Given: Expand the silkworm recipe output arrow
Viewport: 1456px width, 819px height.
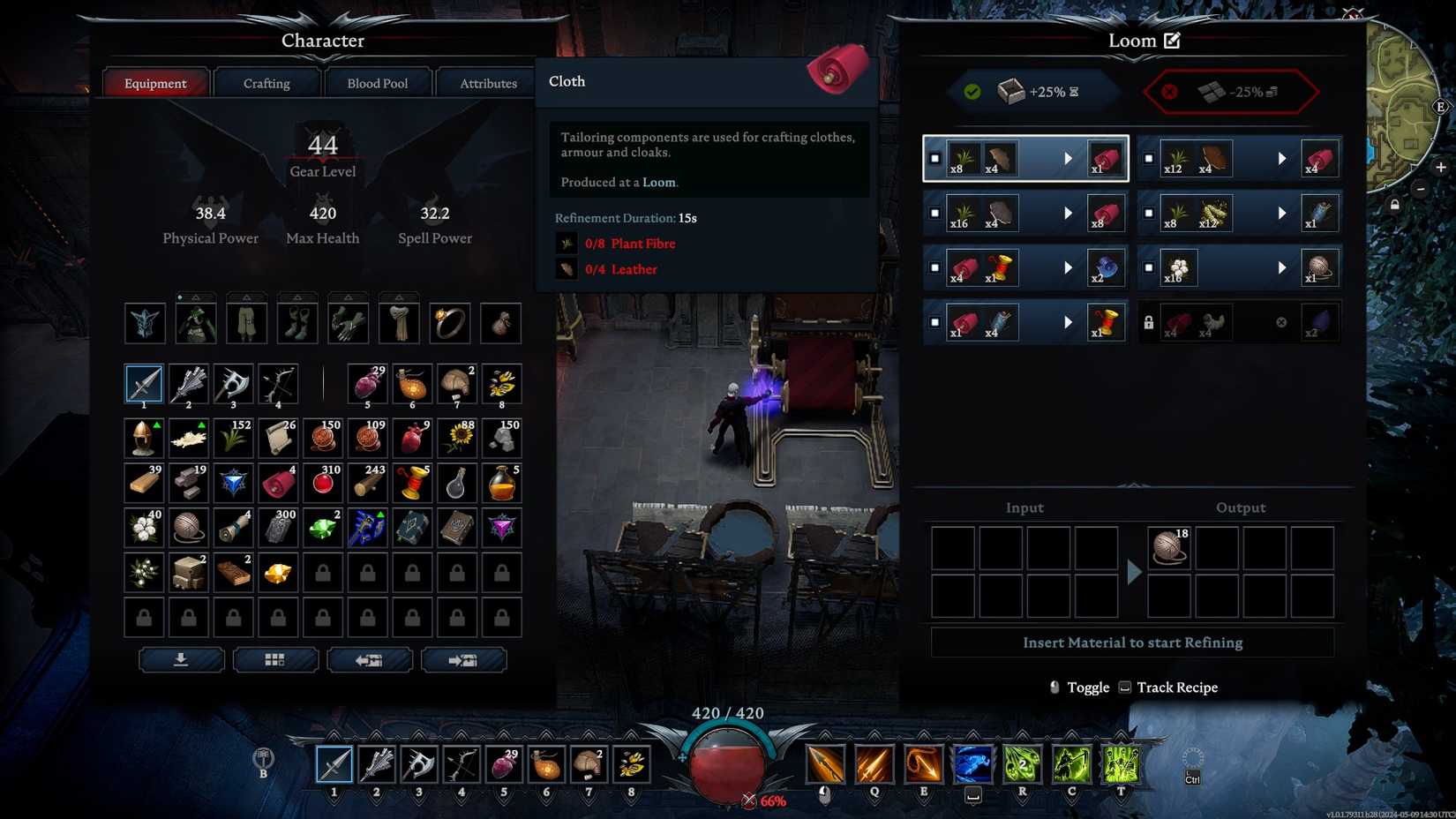Looking at the screenshot, I should (1282, 213).
